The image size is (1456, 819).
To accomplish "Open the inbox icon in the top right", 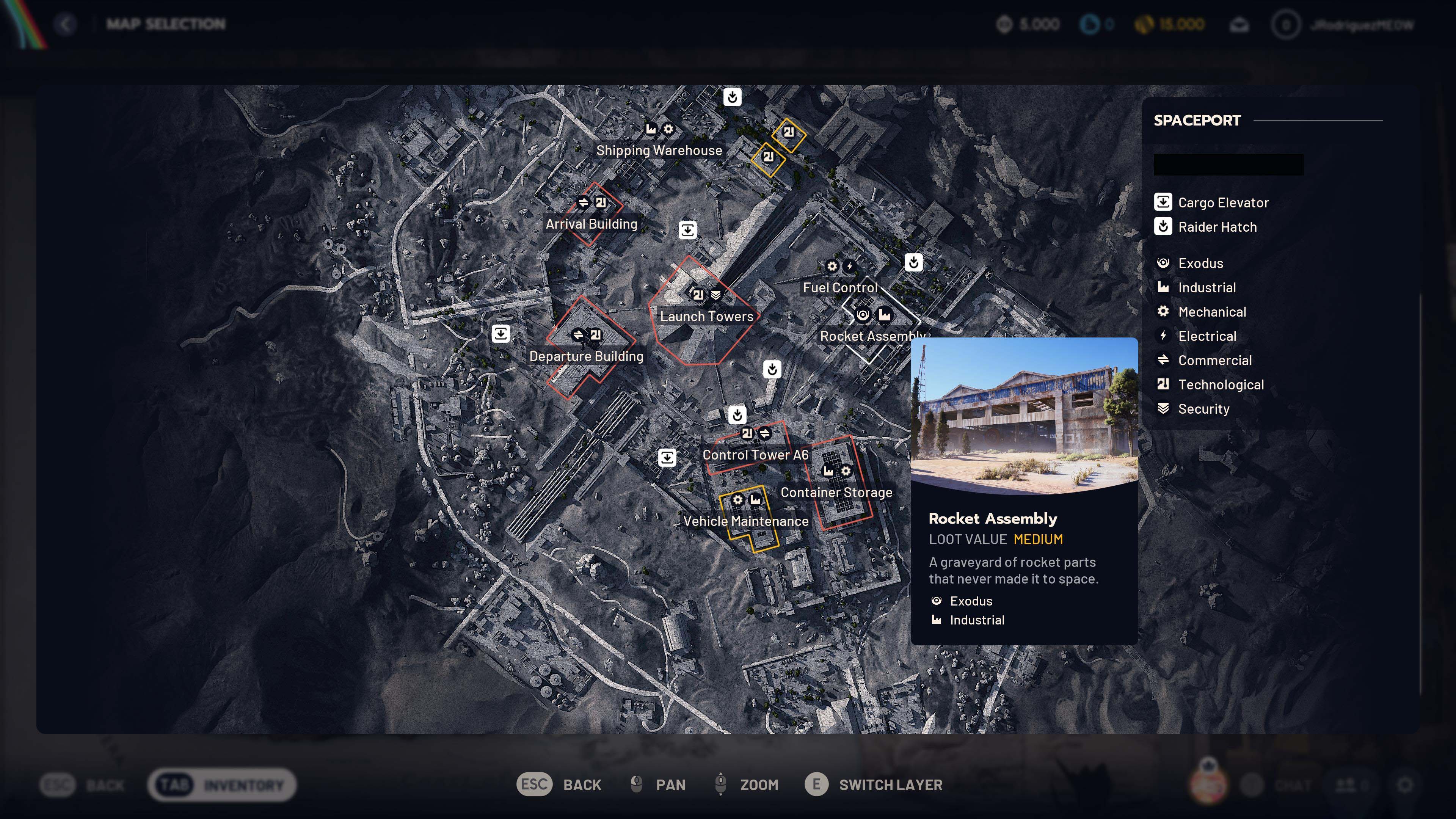I will 1239,24.
